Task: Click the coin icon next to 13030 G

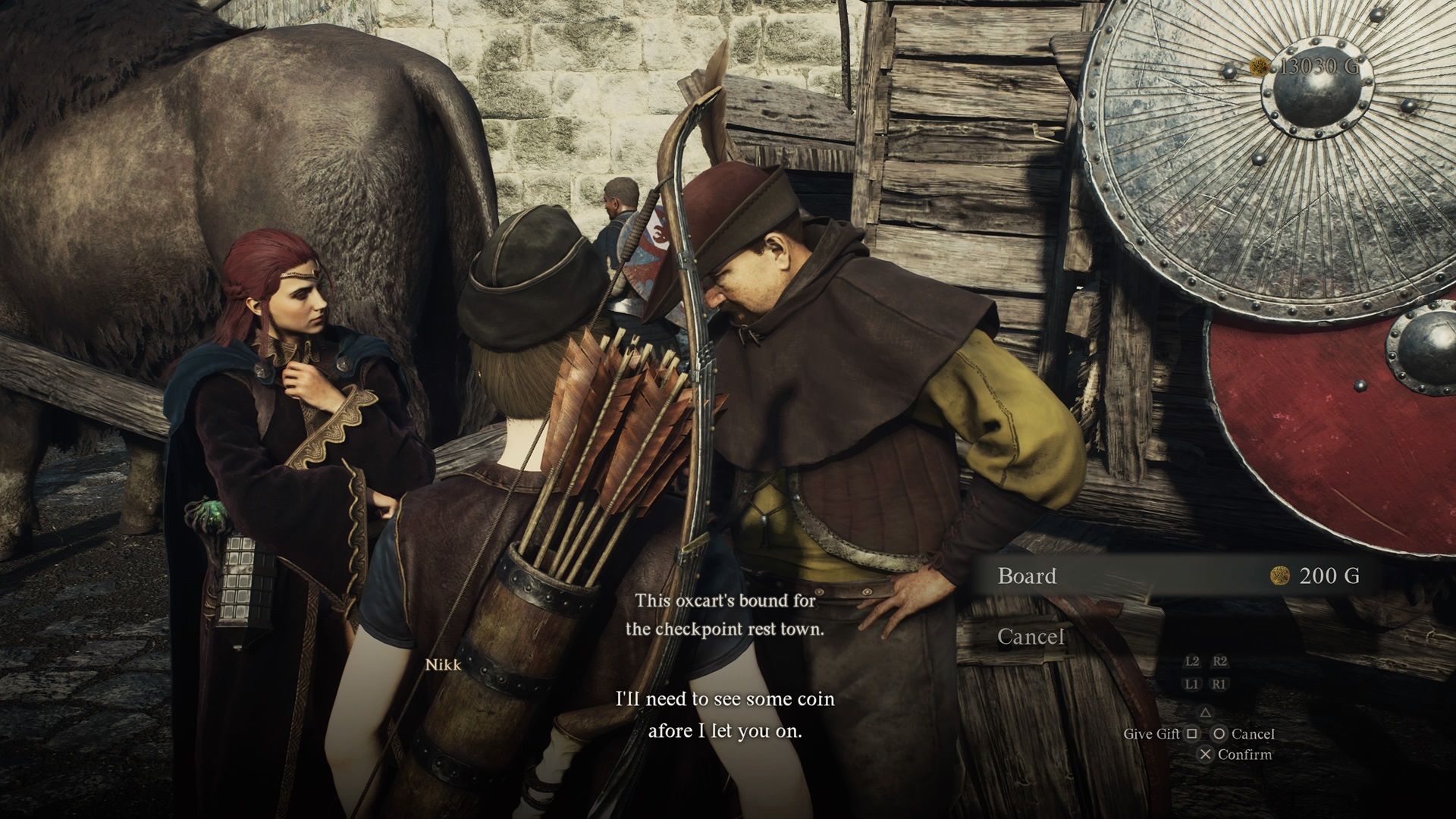Action: pyautogui.click(x=1261, y=67)
